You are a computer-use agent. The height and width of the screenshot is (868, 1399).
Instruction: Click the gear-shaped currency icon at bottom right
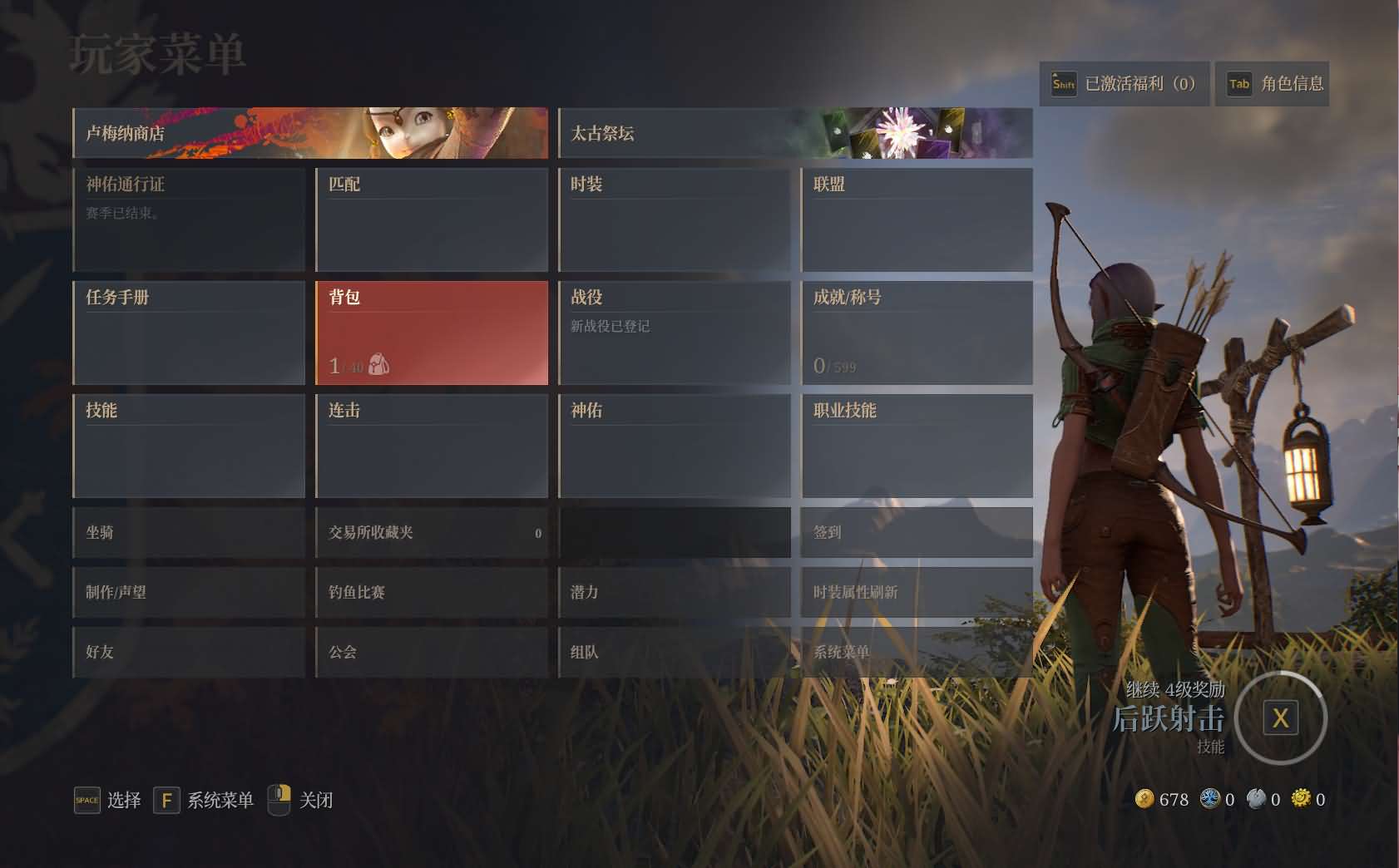(x=1299, y=799)
